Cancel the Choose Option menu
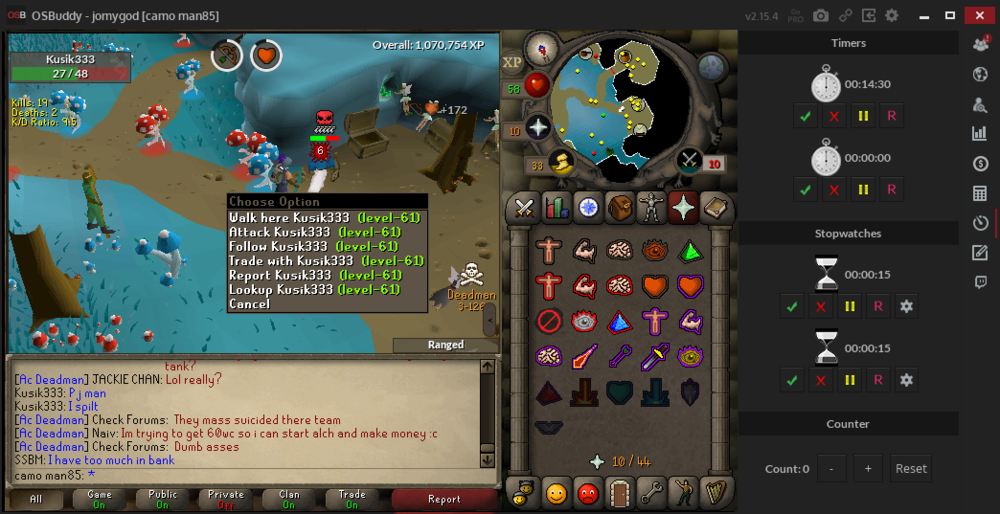Image resolution: width=1000 pixels, height=514 pixels. (x=249, y=304)
